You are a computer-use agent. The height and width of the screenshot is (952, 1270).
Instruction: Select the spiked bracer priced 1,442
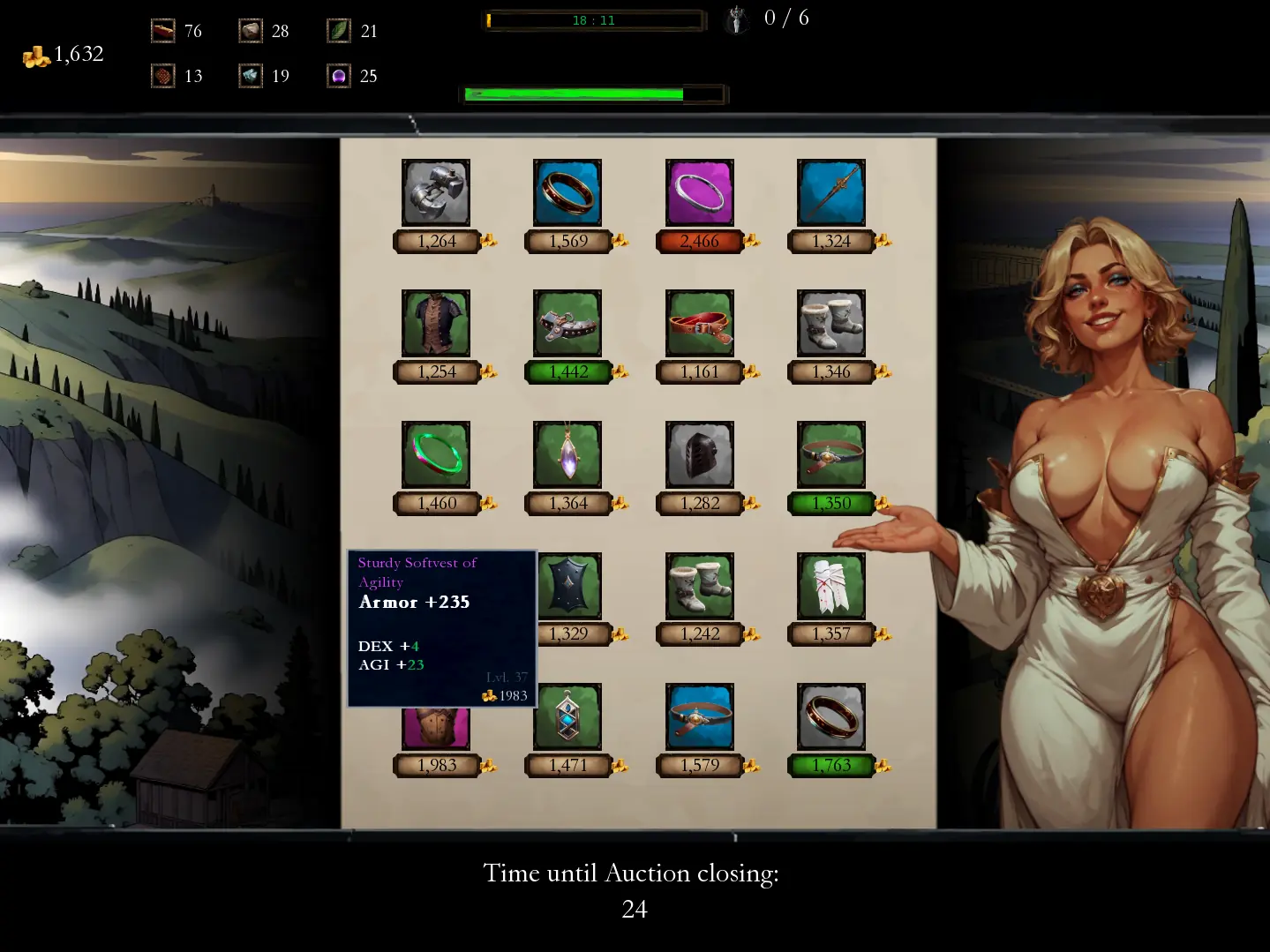click(567, 323)
